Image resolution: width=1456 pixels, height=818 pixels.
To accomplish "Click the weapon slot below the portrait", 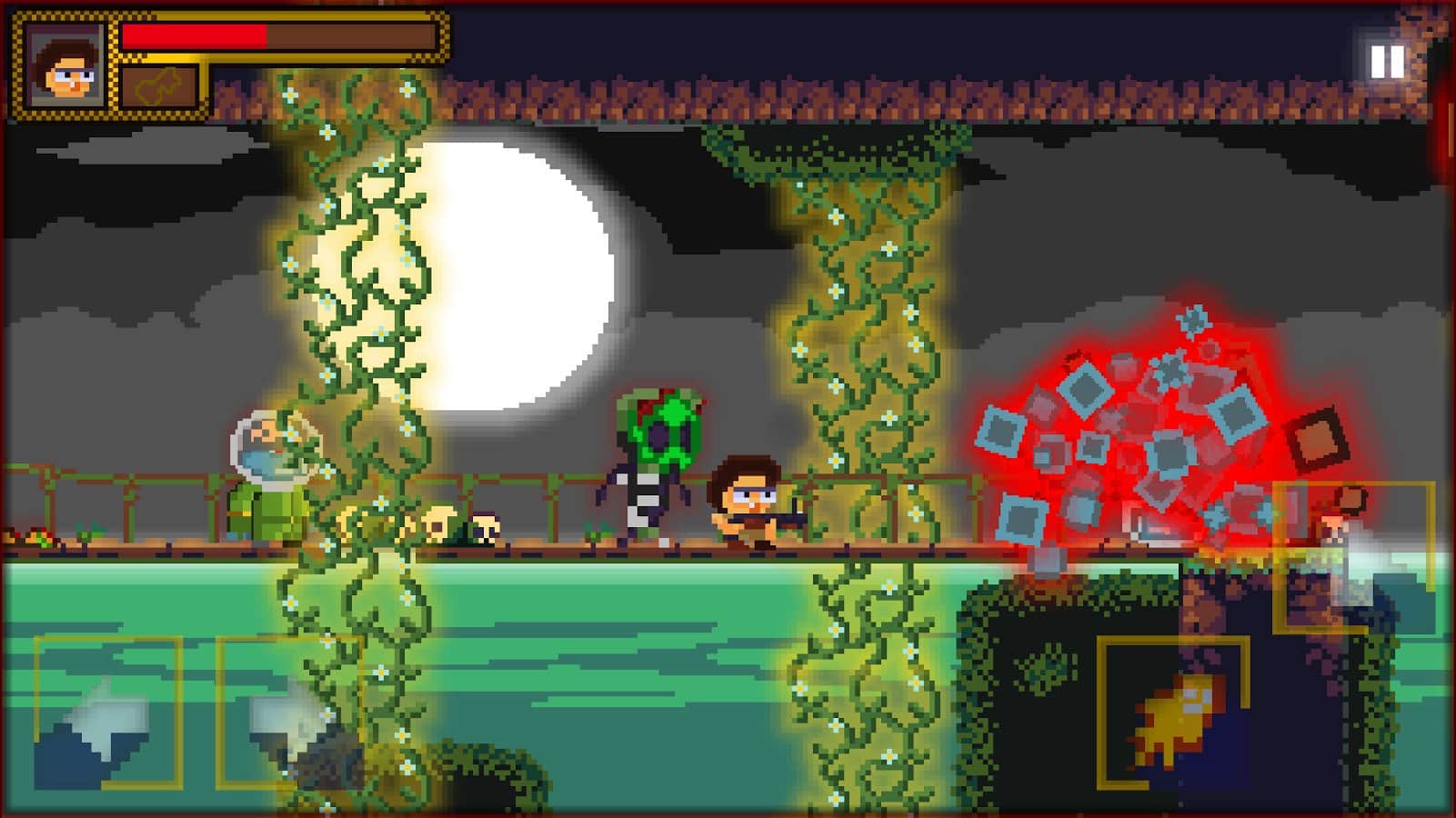I will click(x=159, y=86).
